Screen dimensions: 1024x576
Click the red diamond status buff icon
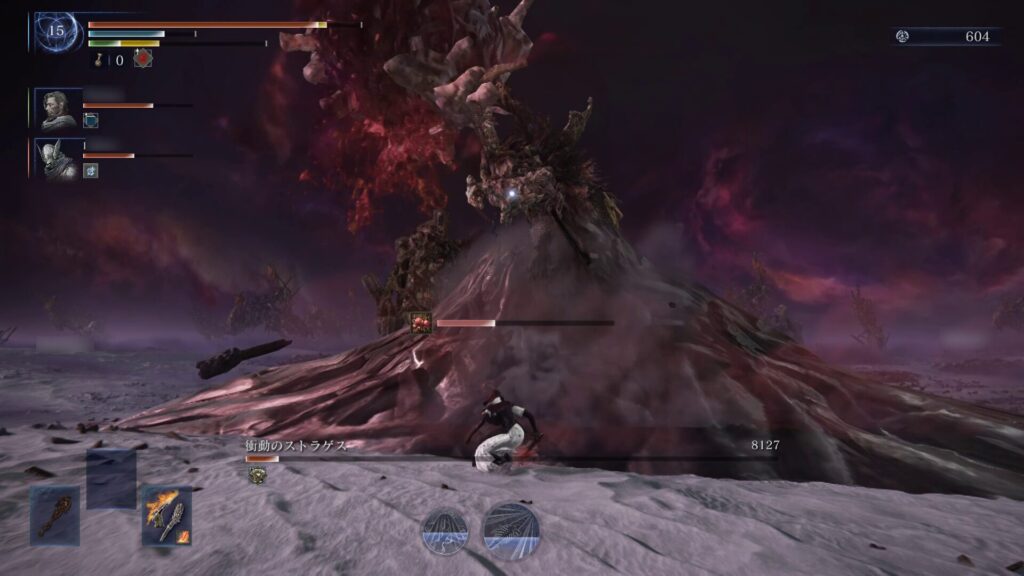(143, 59)
